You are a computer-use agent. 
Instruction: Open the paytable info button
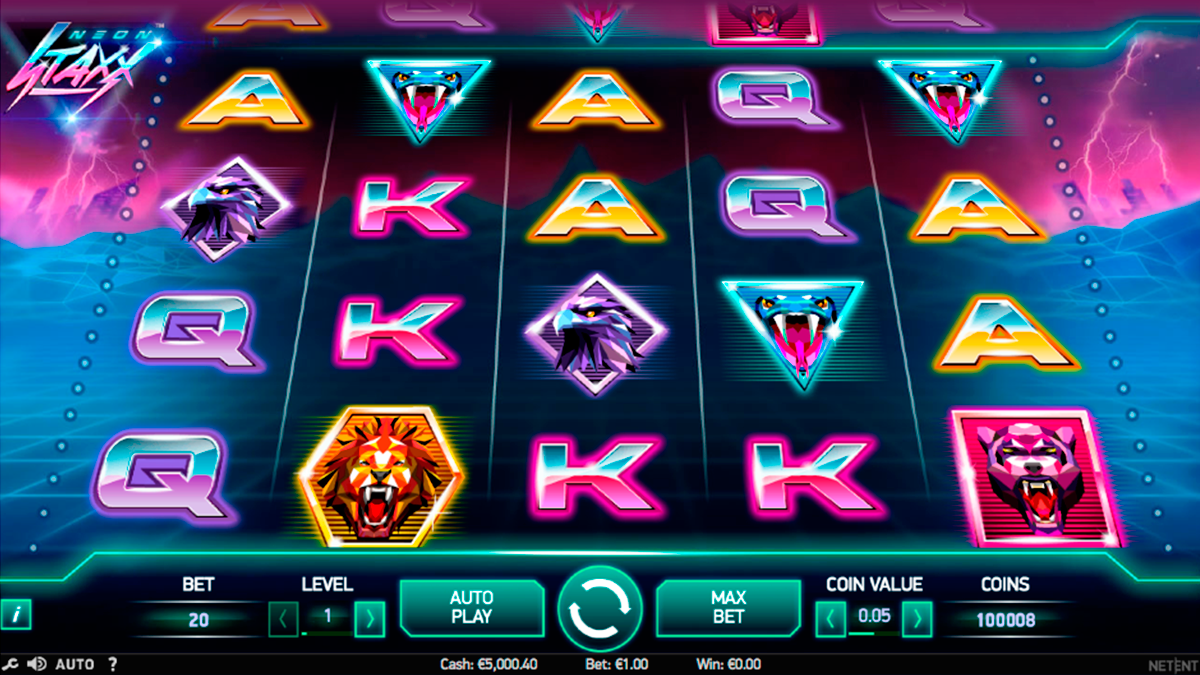(x=15, y=613)
